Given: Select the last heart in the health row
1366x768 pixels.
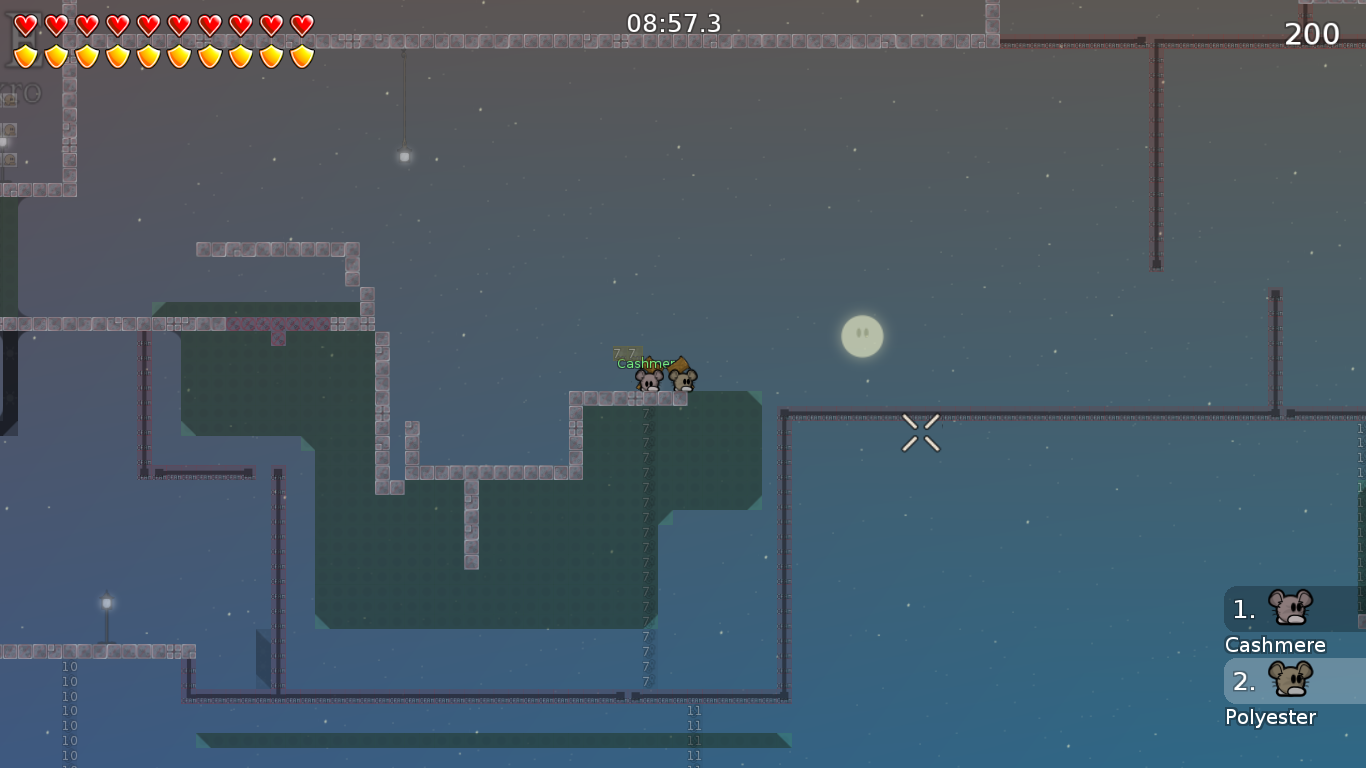Looking at the screenshot, I should point(300,23).
